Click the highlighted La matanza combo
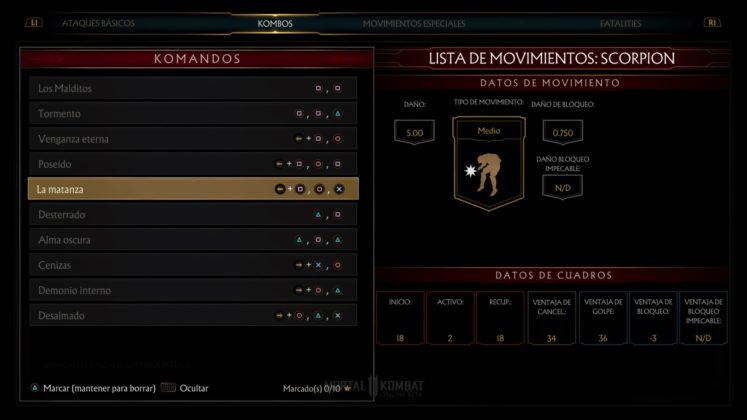This screenshot has height=420, width=747. point(193,189)
